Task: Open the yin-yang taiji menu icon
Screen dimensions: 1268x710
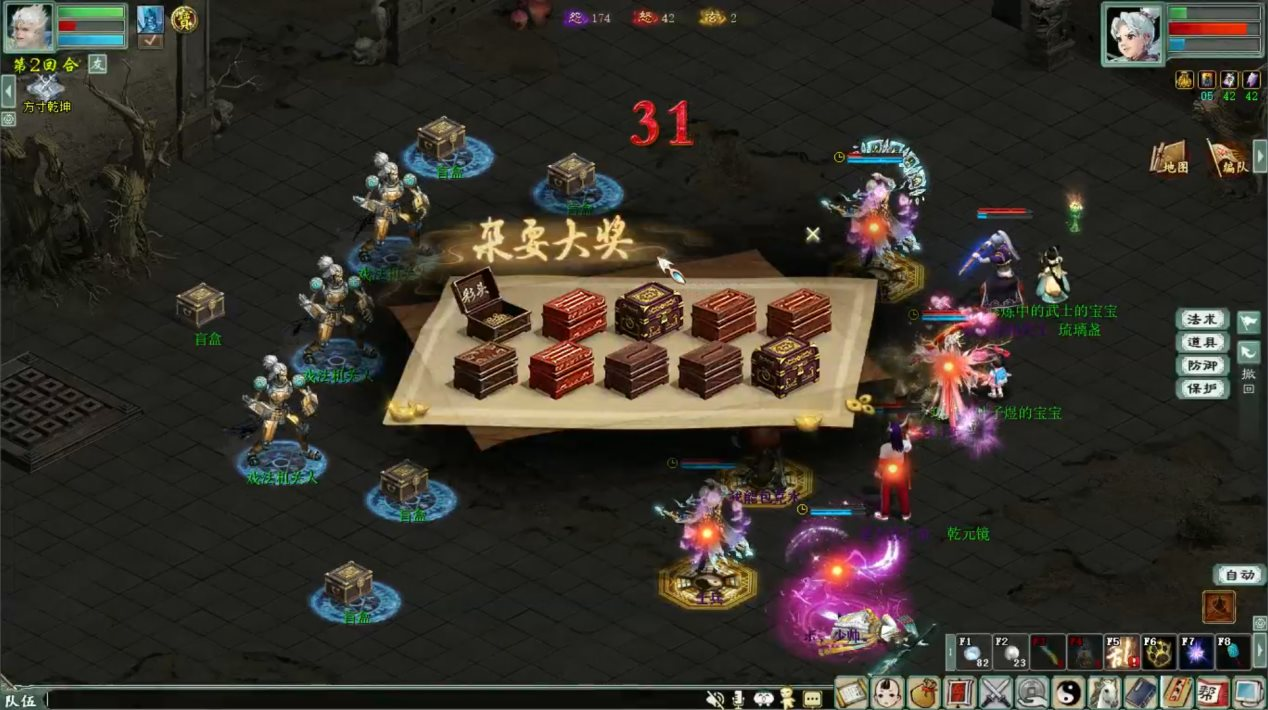Action: tap(1067, 692)
